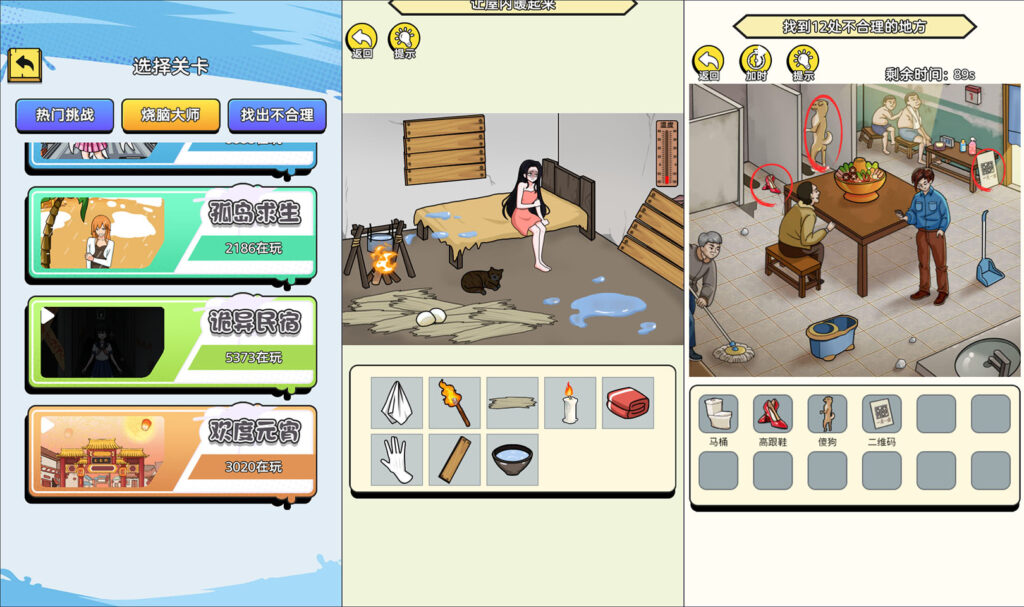Switch to the 热门挑战 tab
The width and height of the screenshot is (1024, 607).
click(65, 115)
